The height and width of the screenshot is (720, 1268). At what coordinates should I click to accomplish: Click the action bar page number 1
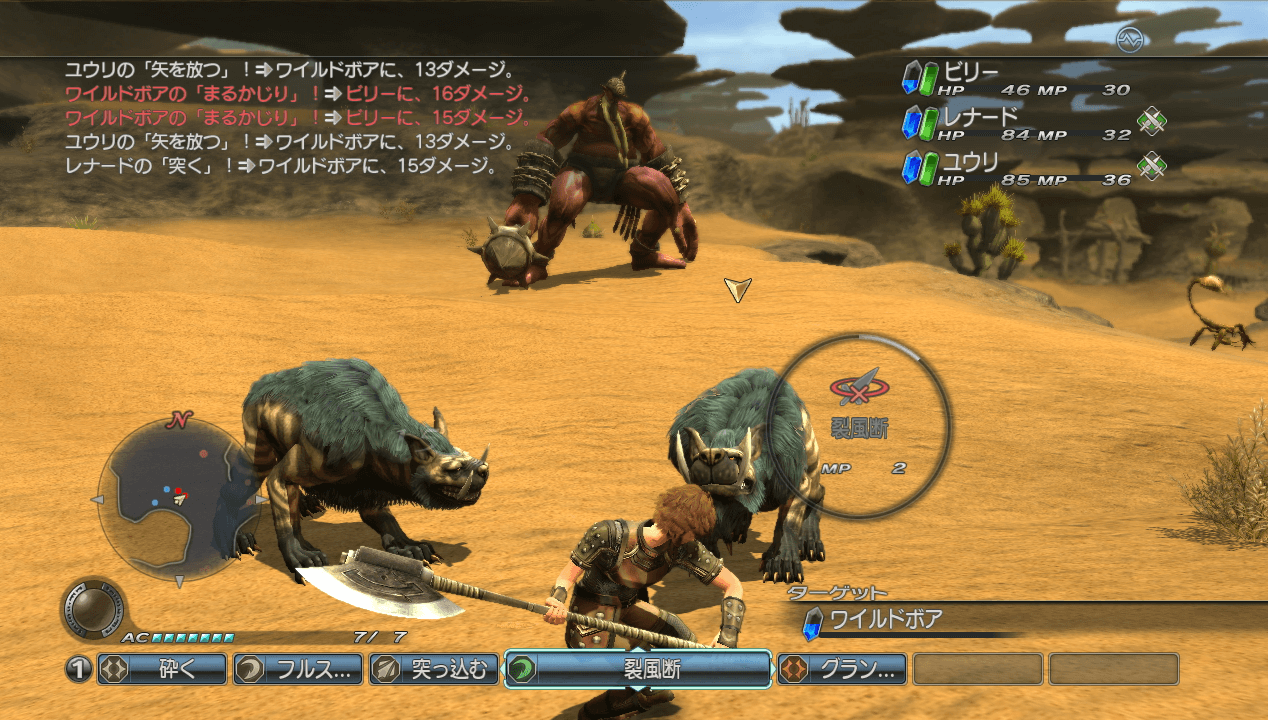point(79,669)
